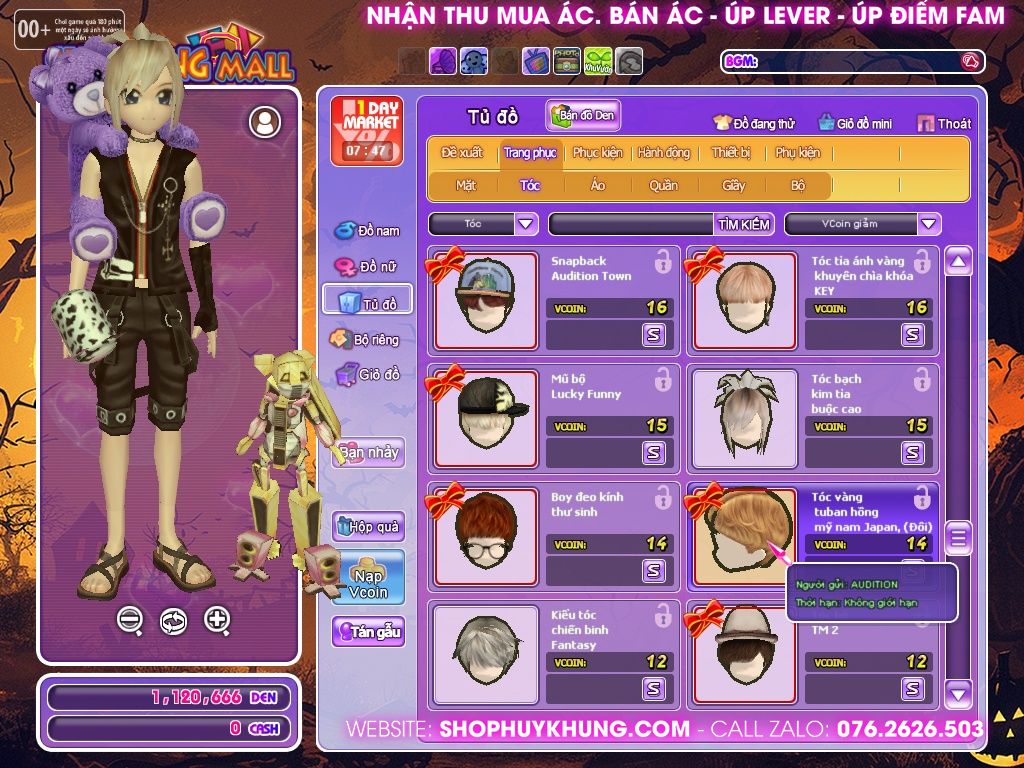Rotate the character preview

(173, 621)
